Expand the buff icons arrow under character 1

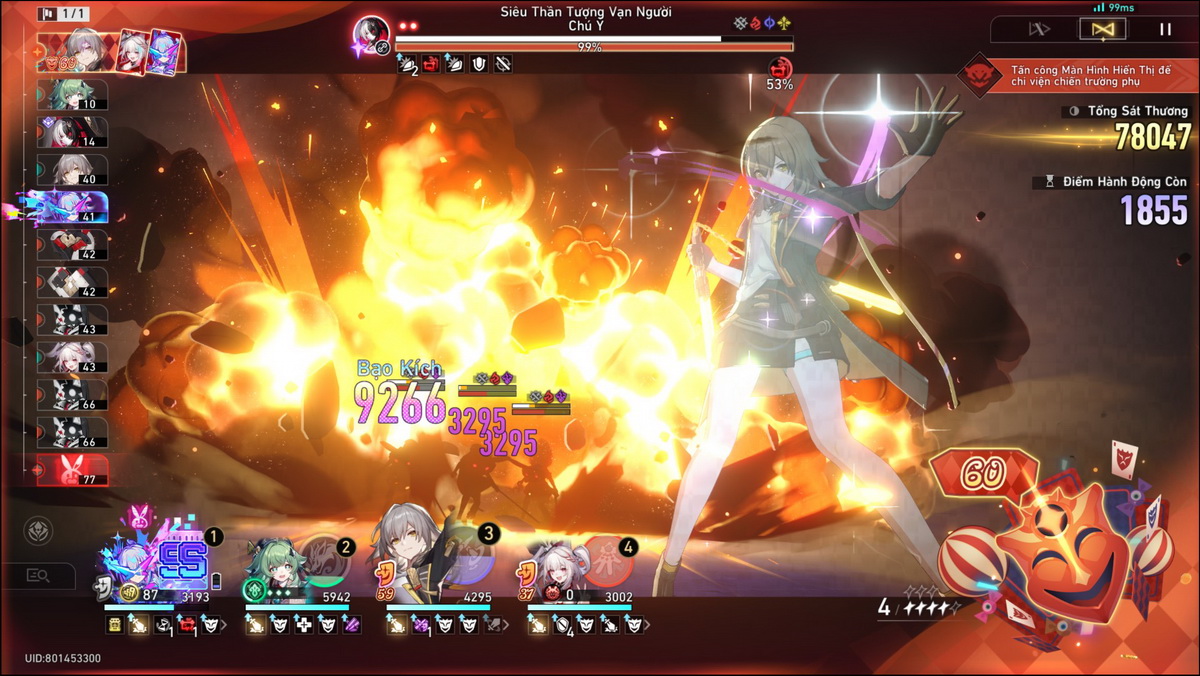pyautogui.click(x=224, y=626)
